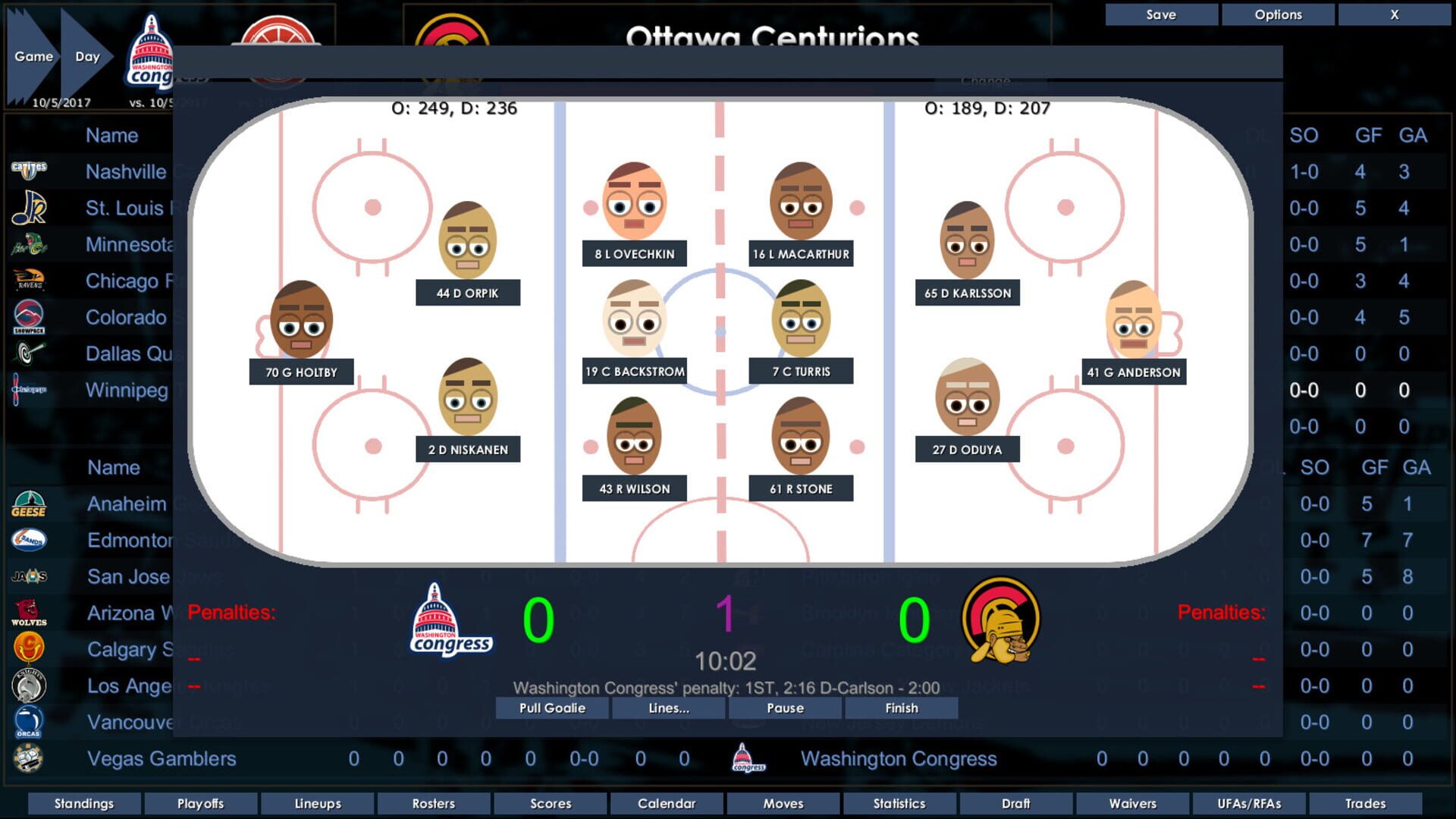Save the game via the Save button
Viewport: 1456px width, 819px height.
tap(1160, 14)
